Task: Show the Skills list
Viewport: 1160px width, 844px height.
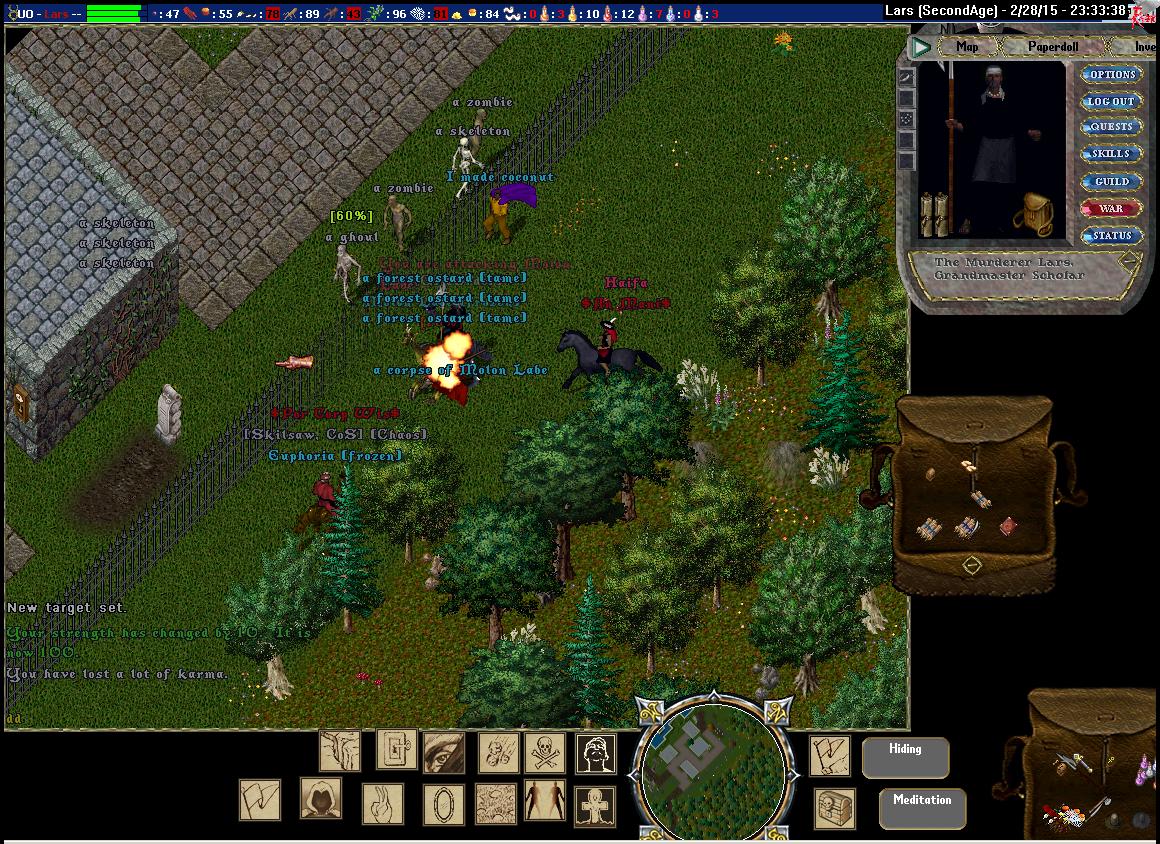Action: 1112,155
